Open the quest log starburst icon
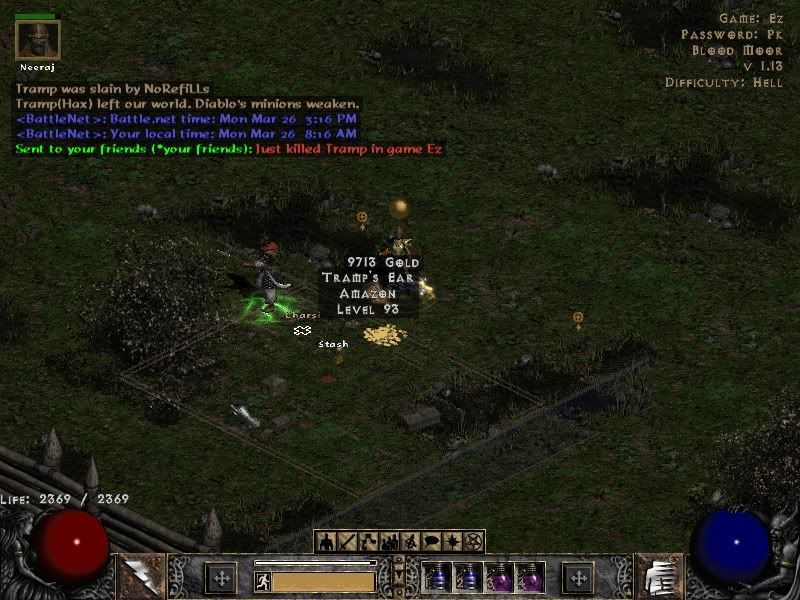The width and height of the screenshot is (800, 600). pyautogui.click(x=452, y=542)
